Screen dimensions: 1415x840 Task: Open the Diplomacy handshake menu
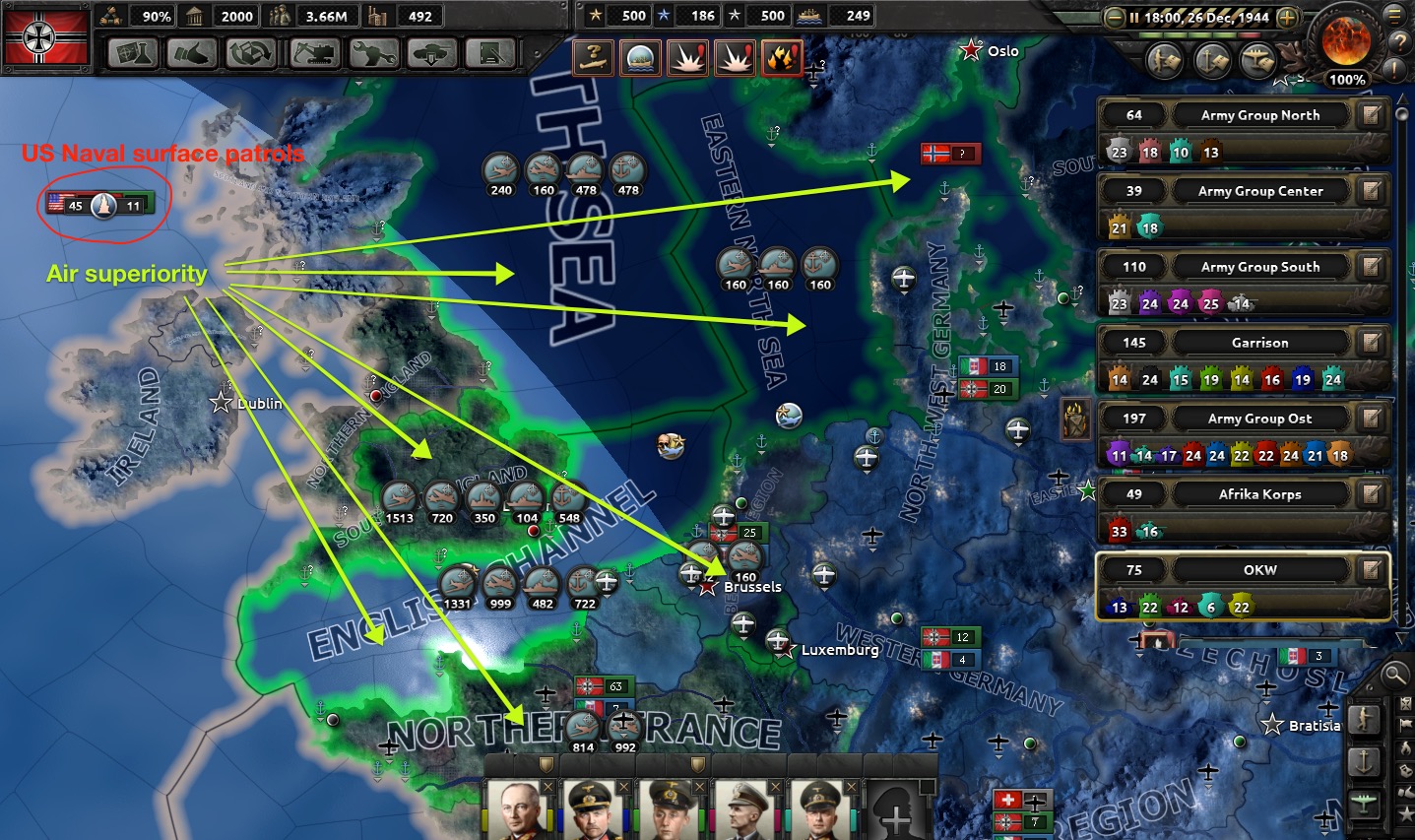[x=194, y=53]
